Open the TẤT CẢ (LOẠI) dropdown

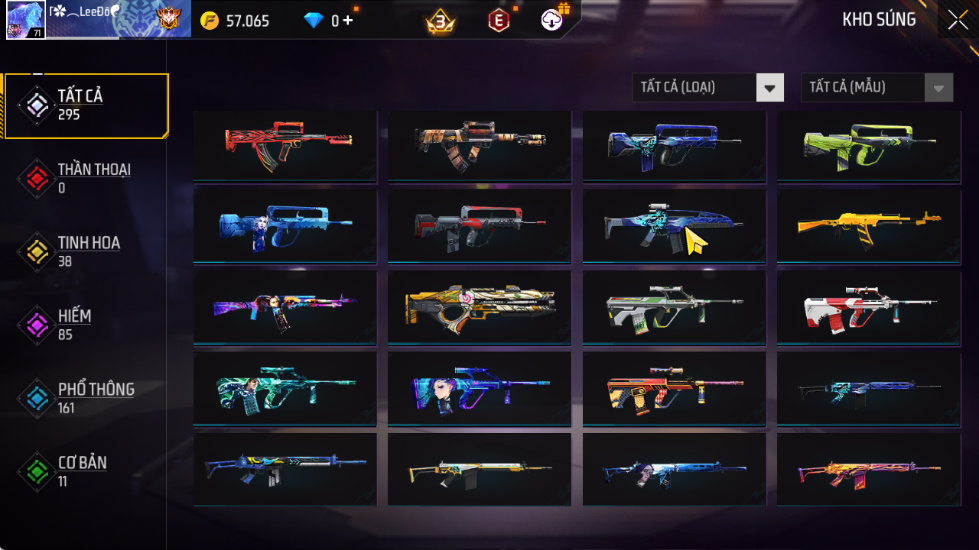tap(708, 88)
